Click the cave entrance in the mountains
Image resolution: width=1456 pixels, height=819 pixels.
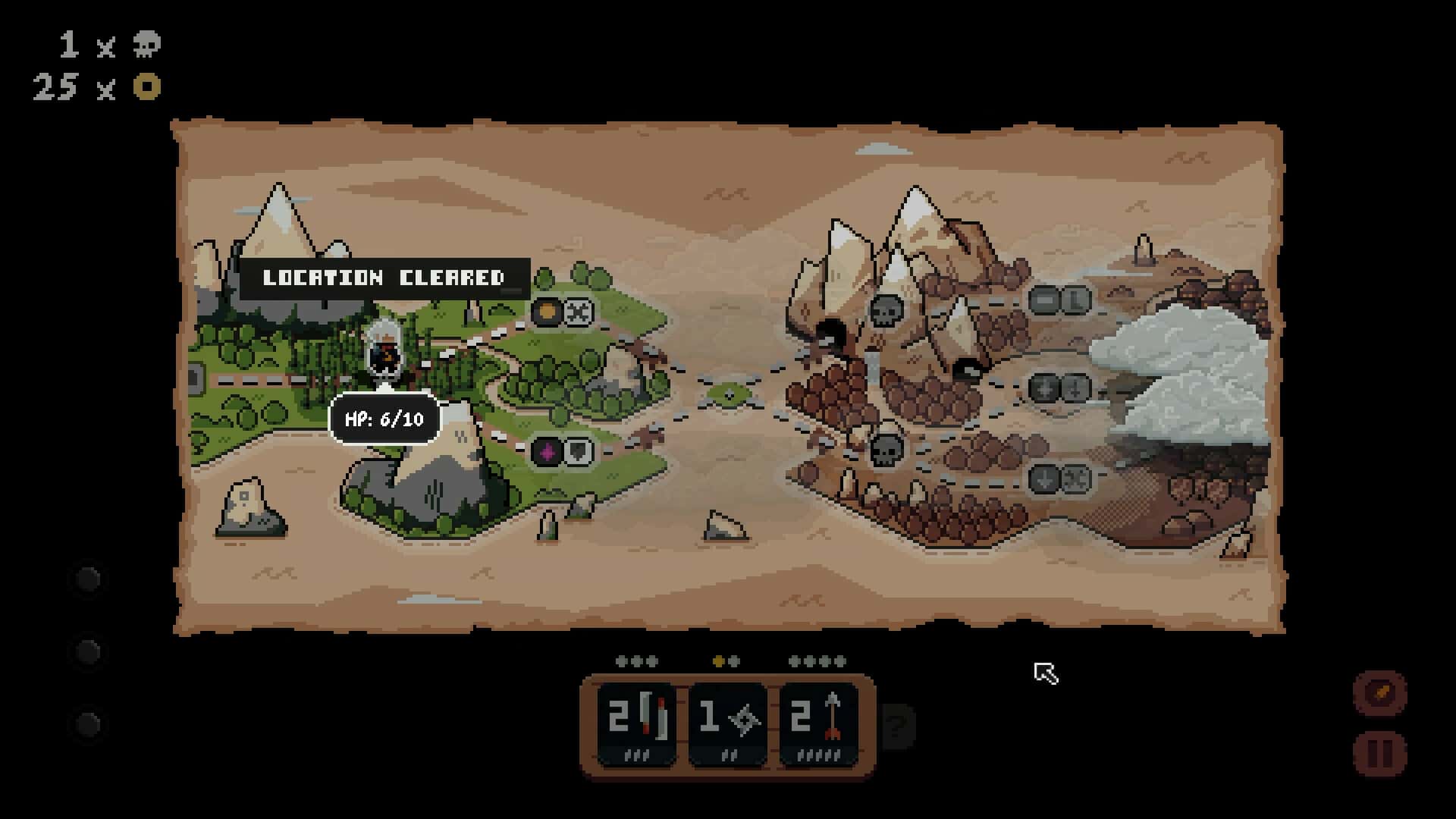click(831, 332)
